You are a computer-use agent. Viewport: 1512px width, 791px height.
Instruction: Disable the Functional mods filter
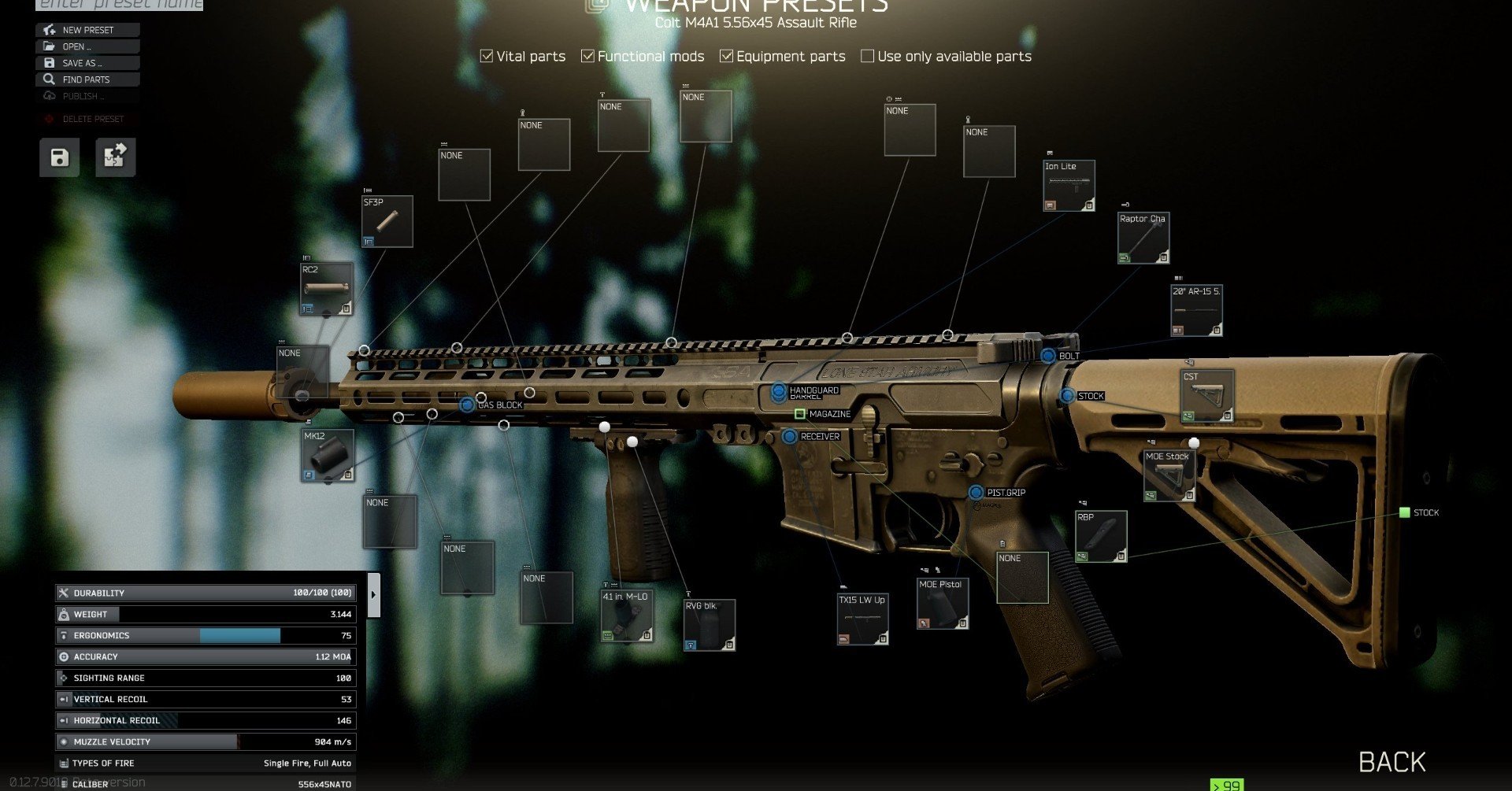point(587,55)
